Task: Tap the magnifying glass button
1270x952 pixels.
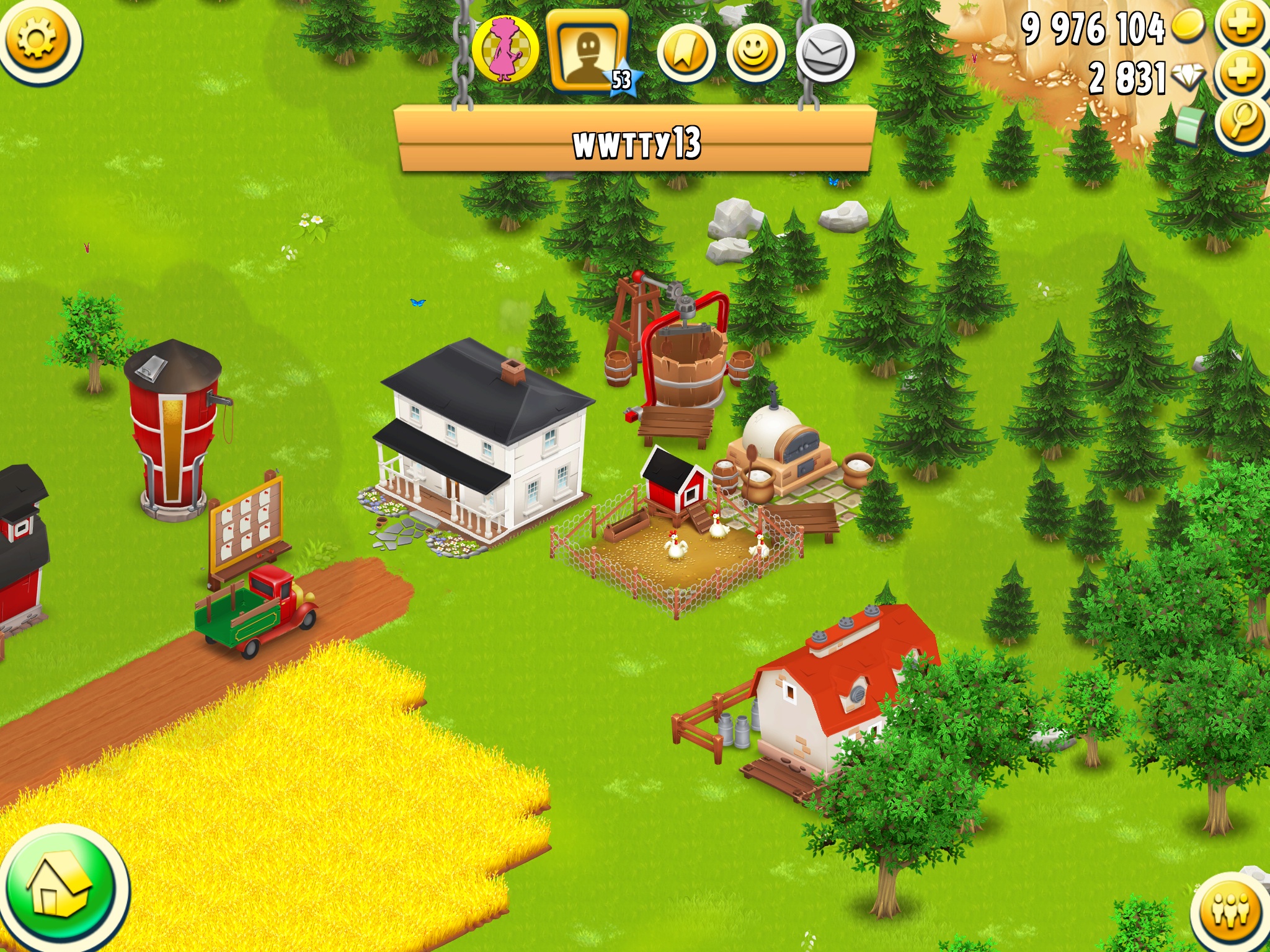Action: 1241,123
